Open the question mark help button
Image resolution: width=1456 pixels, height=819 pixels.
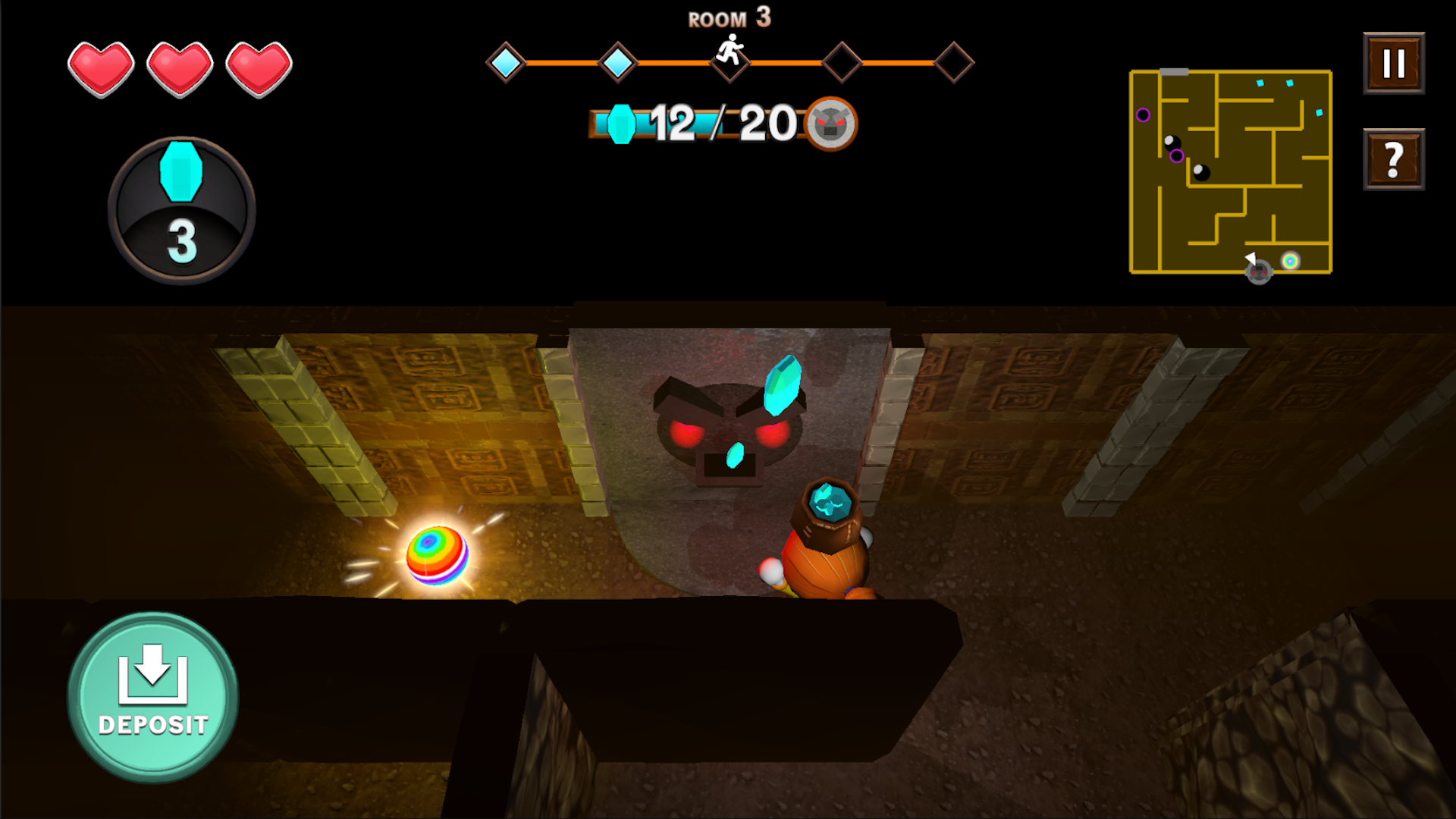point(1393,159)
